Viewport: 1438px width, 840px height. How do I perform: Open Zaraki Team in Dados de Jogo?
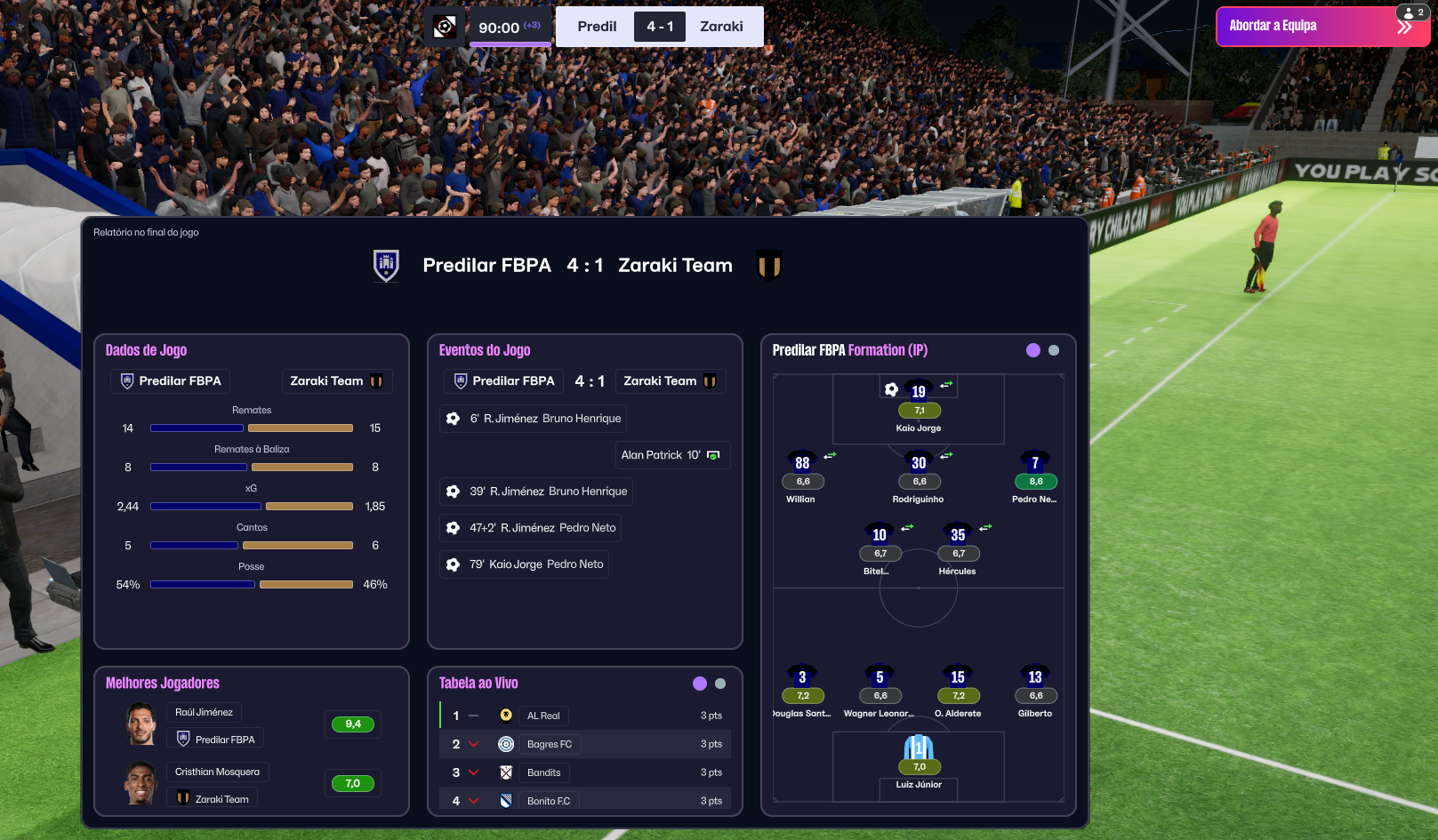(336, 381)
